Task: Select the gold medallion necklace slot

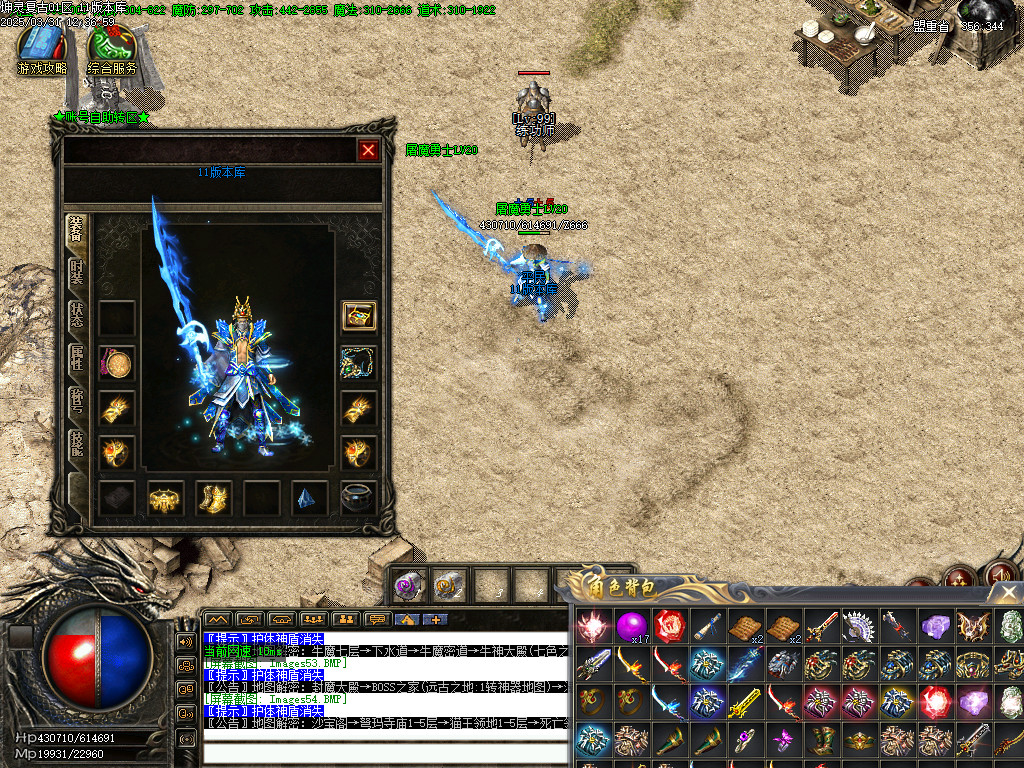Action: (x=117, y=362)
